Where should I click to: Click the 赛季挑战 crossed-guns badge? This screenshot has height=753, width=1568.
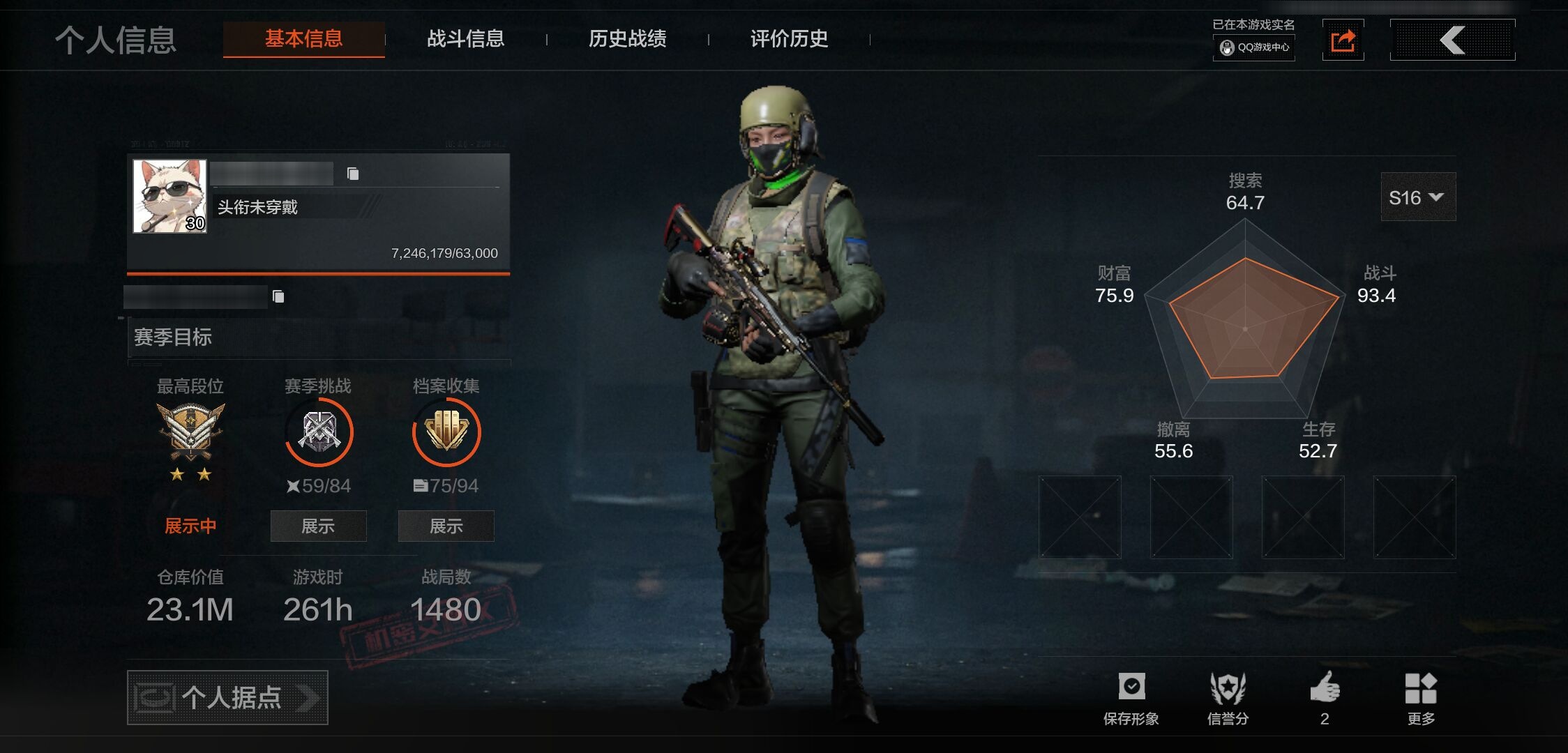[319, 432]
